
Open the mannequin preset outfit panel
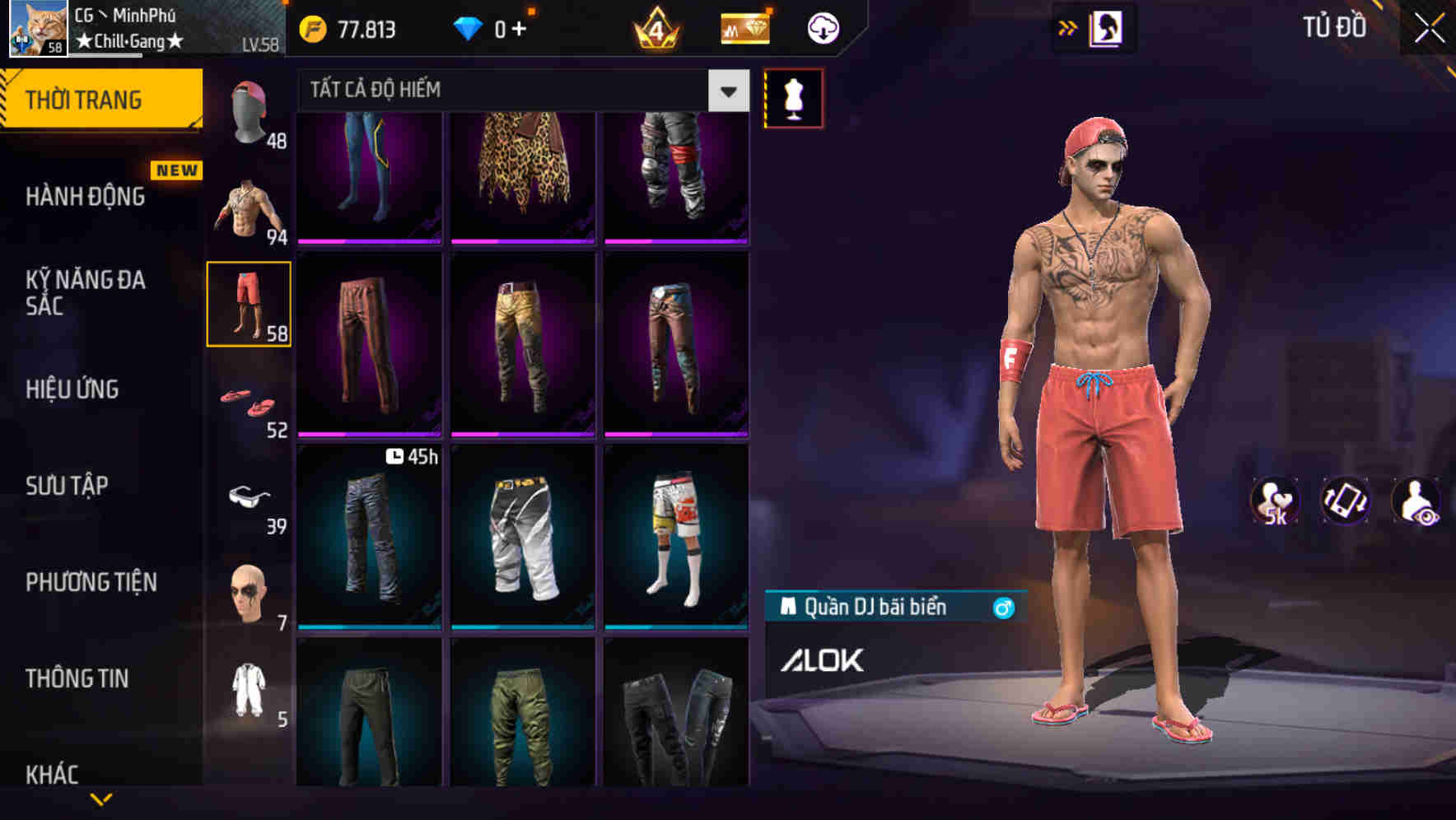click(x=793, y=97)
